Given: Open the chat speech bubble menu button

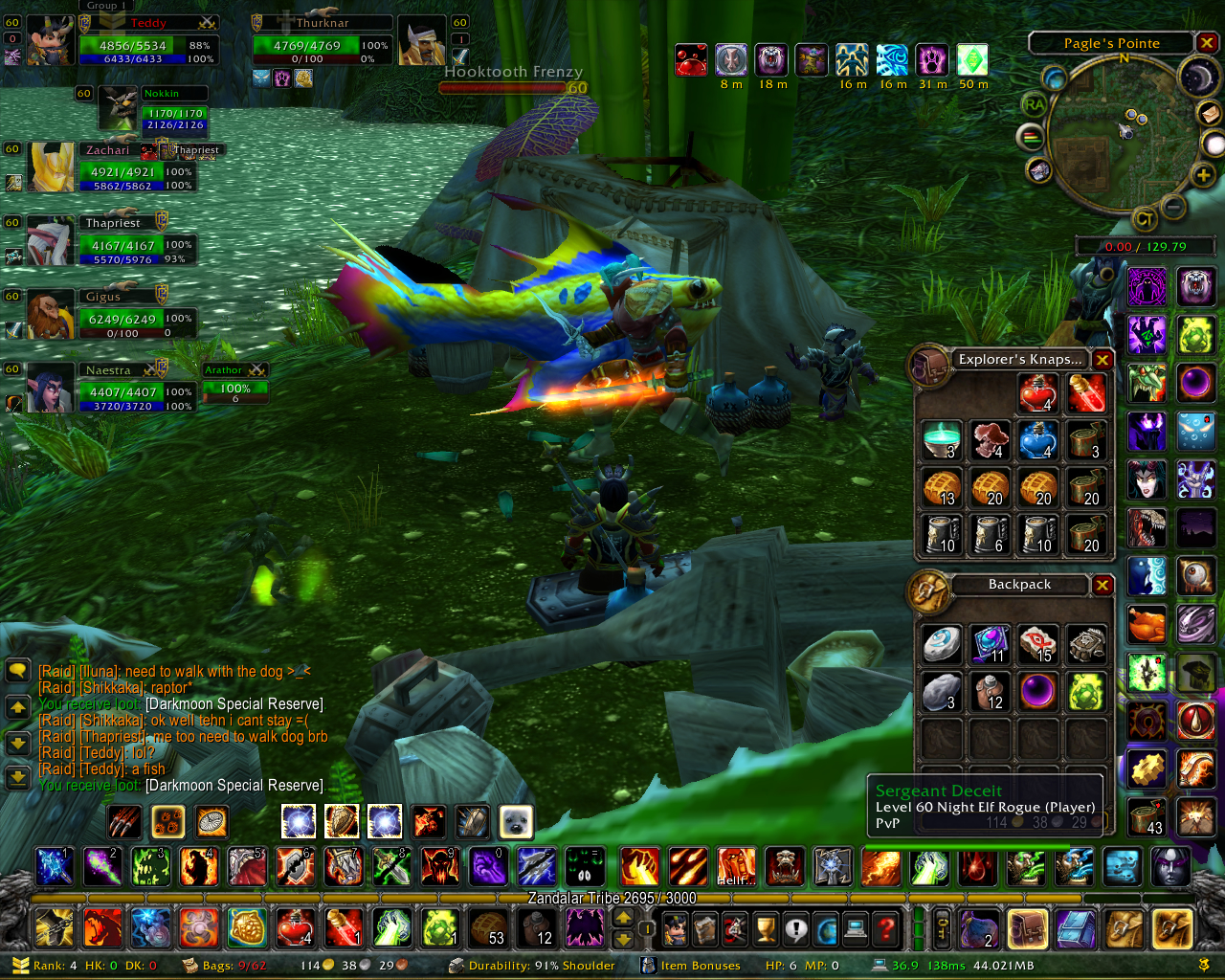Looking at the screenshot, I should pyautogui.click(x=17, y=671).
